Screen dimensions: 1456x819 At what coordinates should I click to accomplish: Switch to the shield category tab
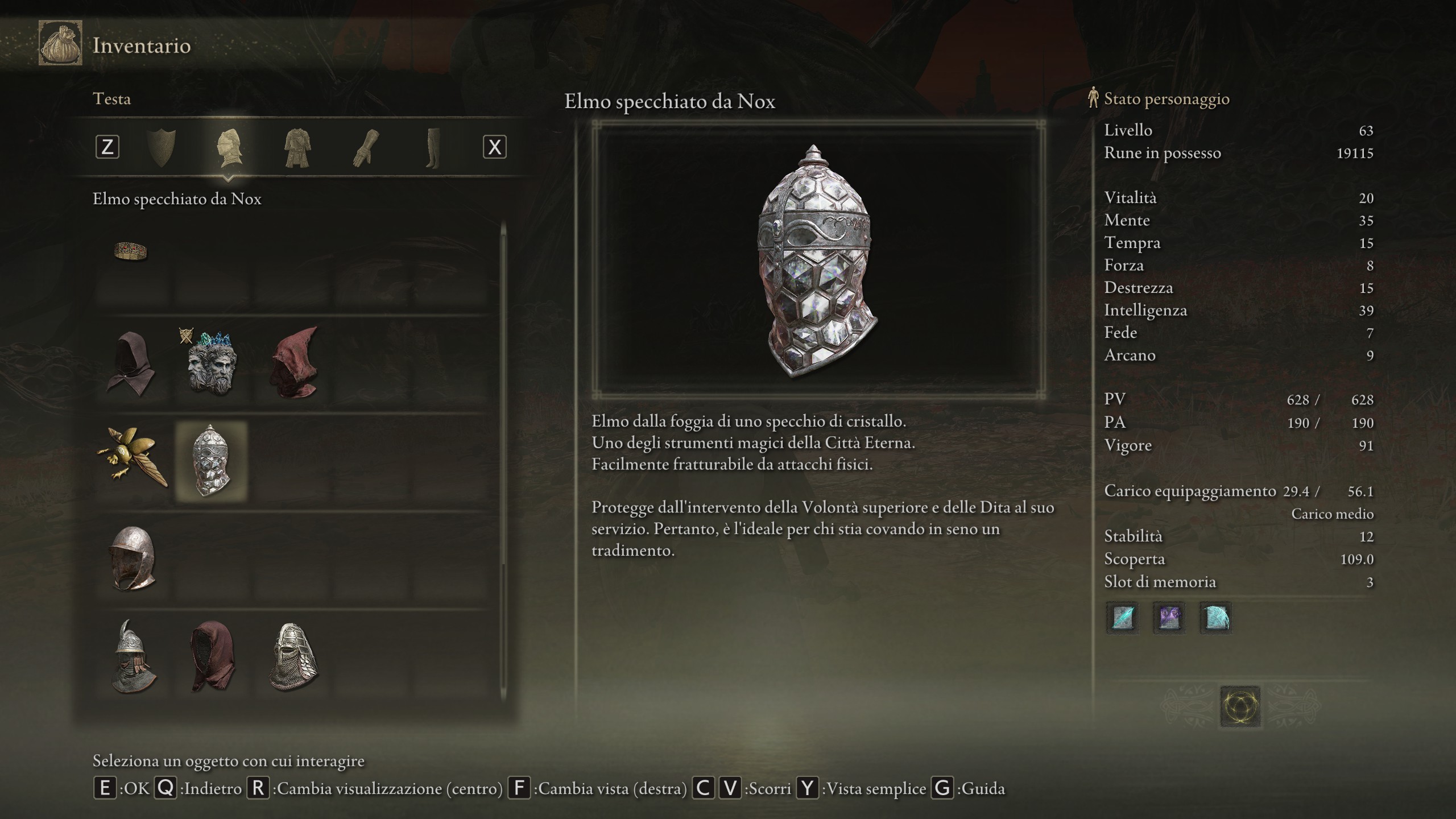[161, 147]
